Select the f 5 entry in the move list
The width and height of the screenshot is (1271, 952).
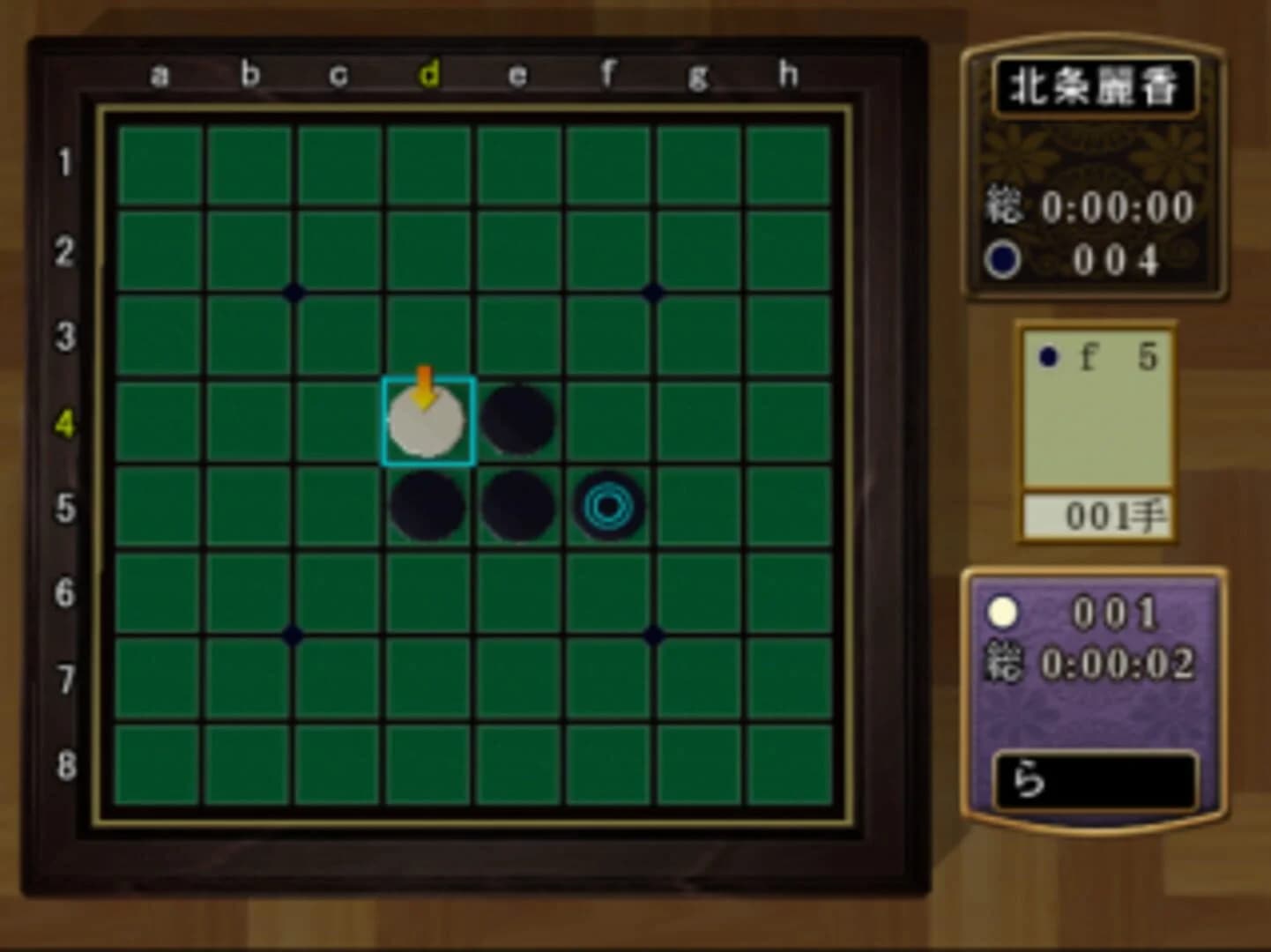pyautogui.click(x=1100, y=357)
